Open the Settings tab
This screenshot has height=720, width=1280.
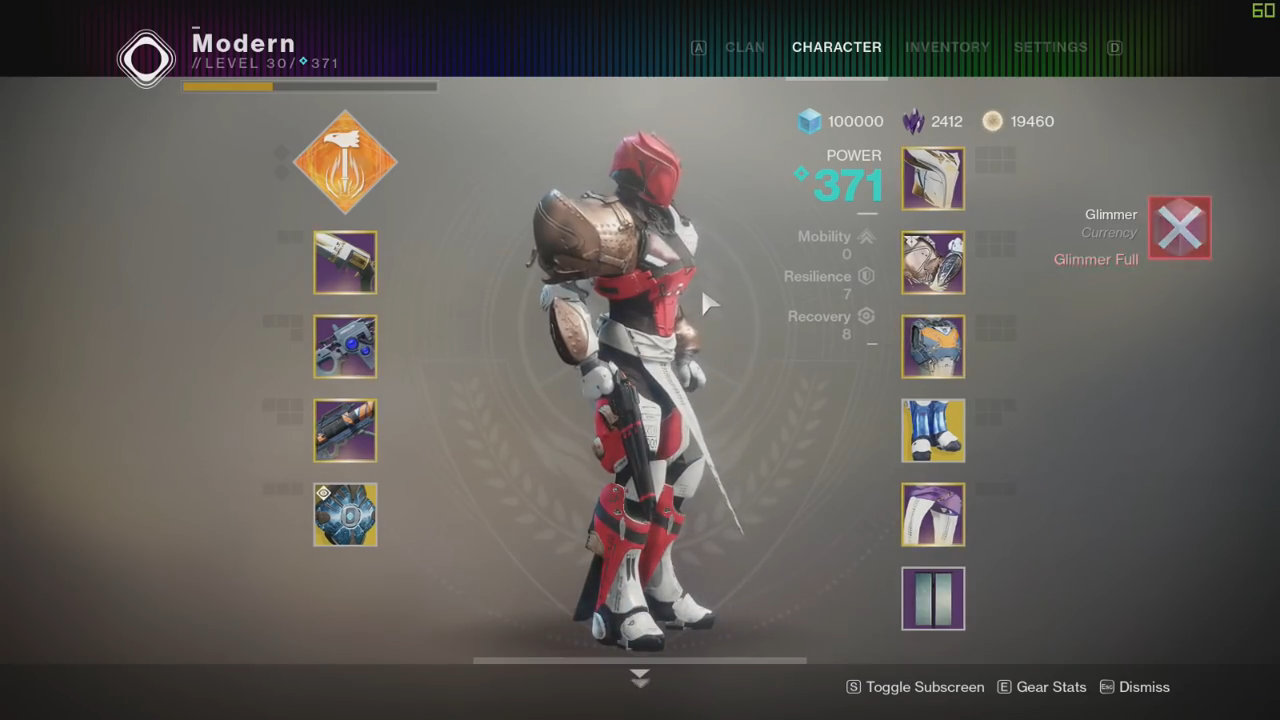point(1050,47)
